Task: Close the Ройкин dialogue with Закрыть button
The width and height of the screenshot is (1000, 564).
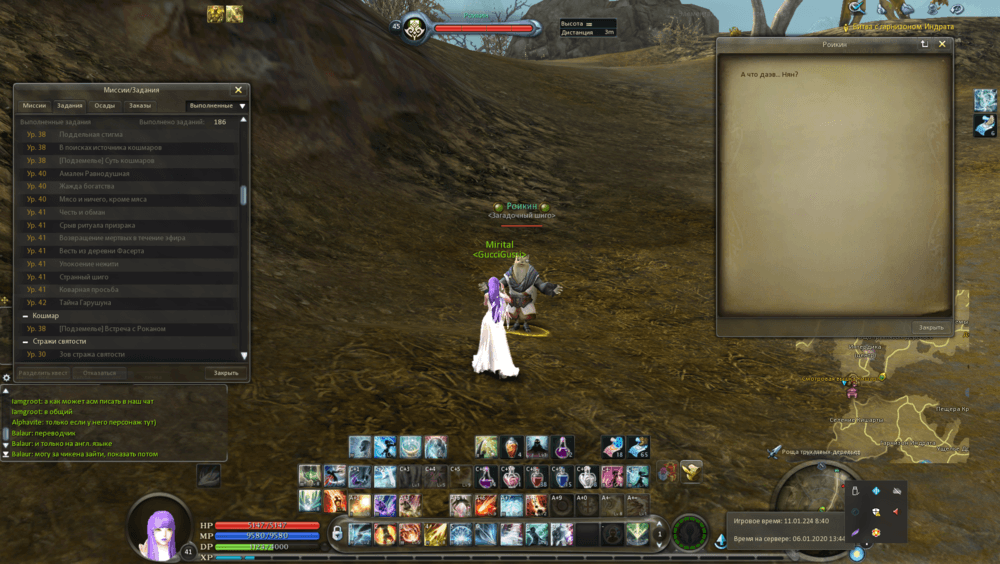Action: 930,327
